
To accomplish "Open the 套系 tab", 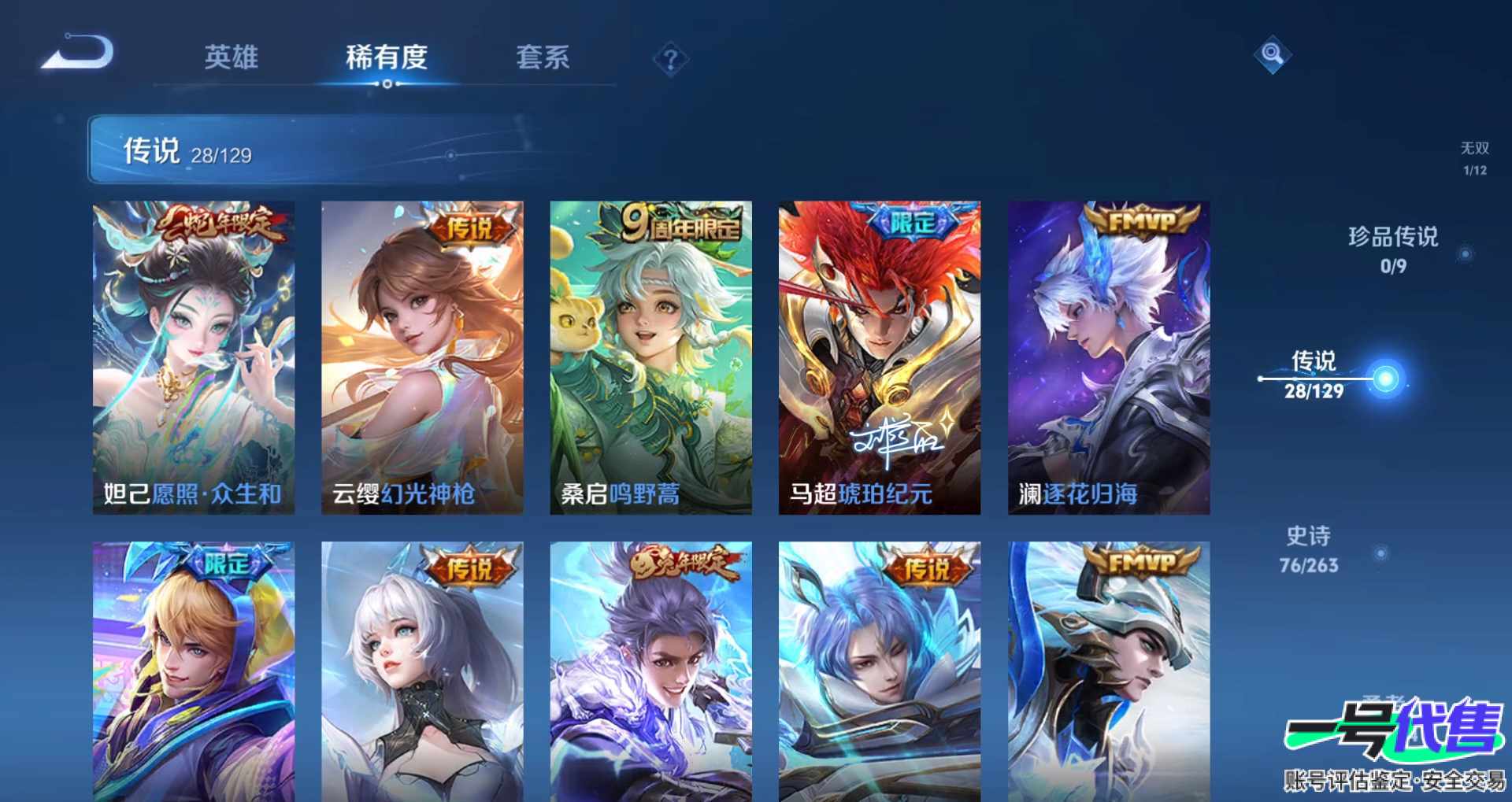I will (x=543, y=57).
